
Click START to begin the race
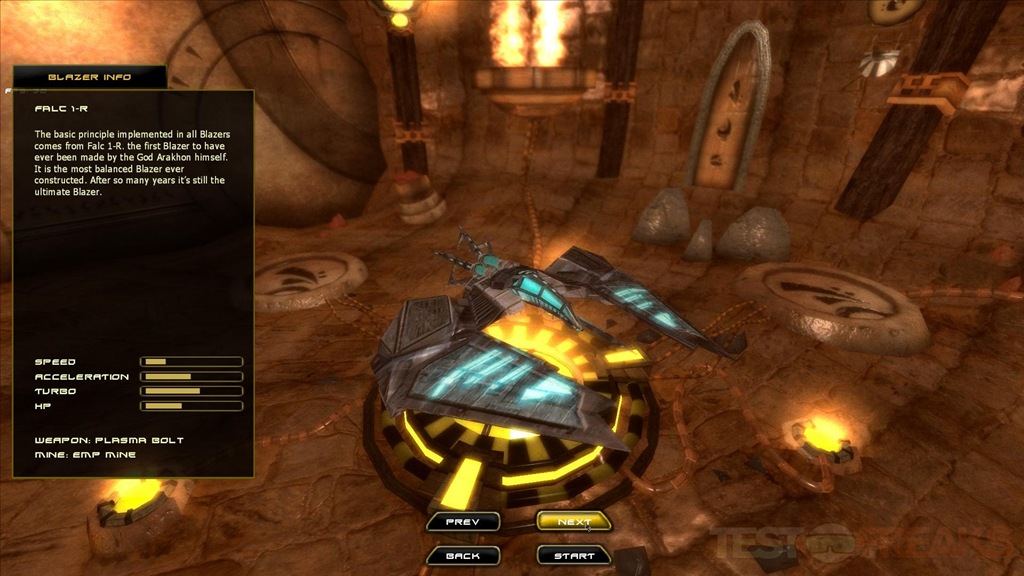[574, 556]
